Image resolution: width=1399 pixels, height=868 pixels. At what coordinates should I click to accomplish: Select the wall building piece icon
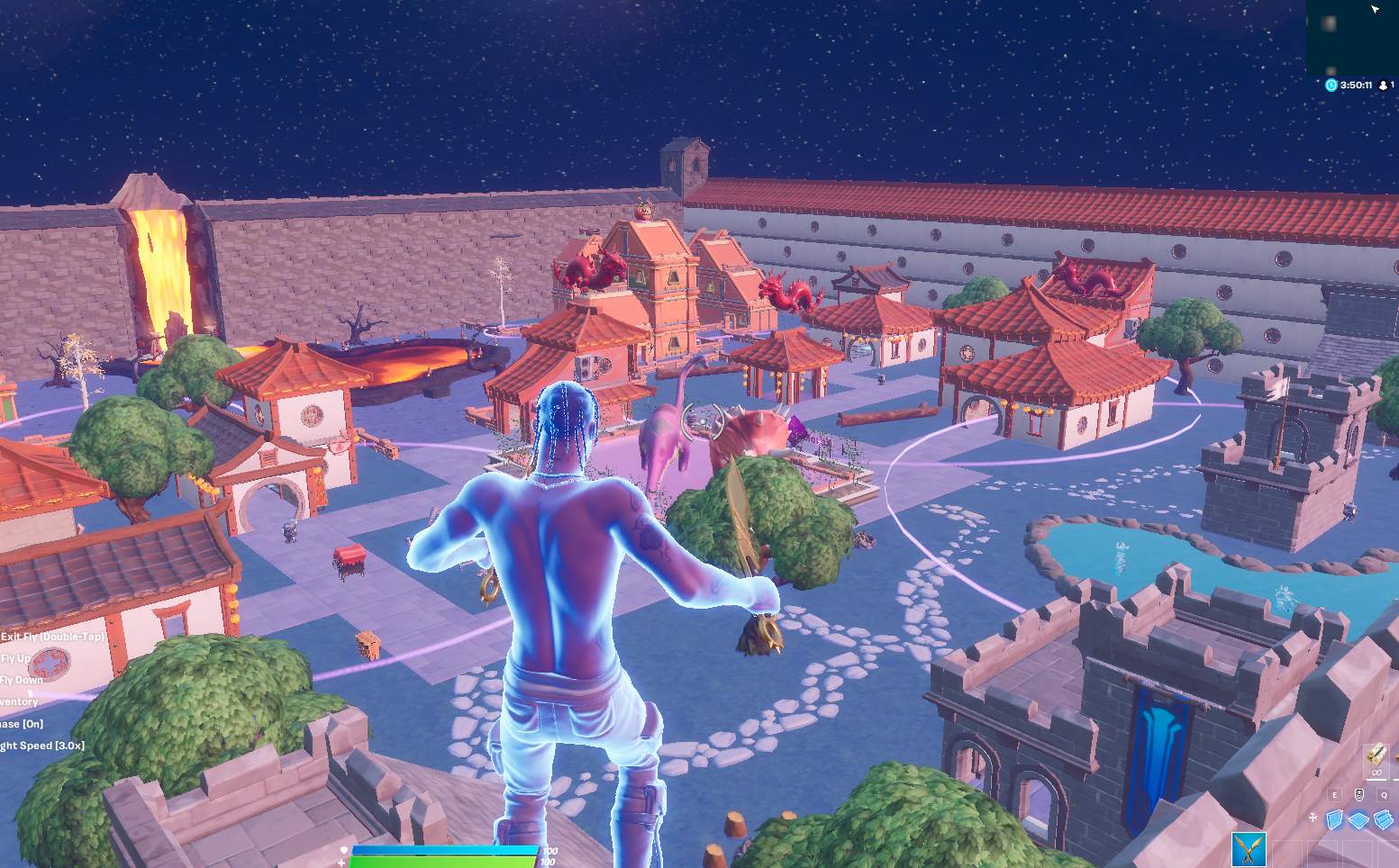(1335, 818)
